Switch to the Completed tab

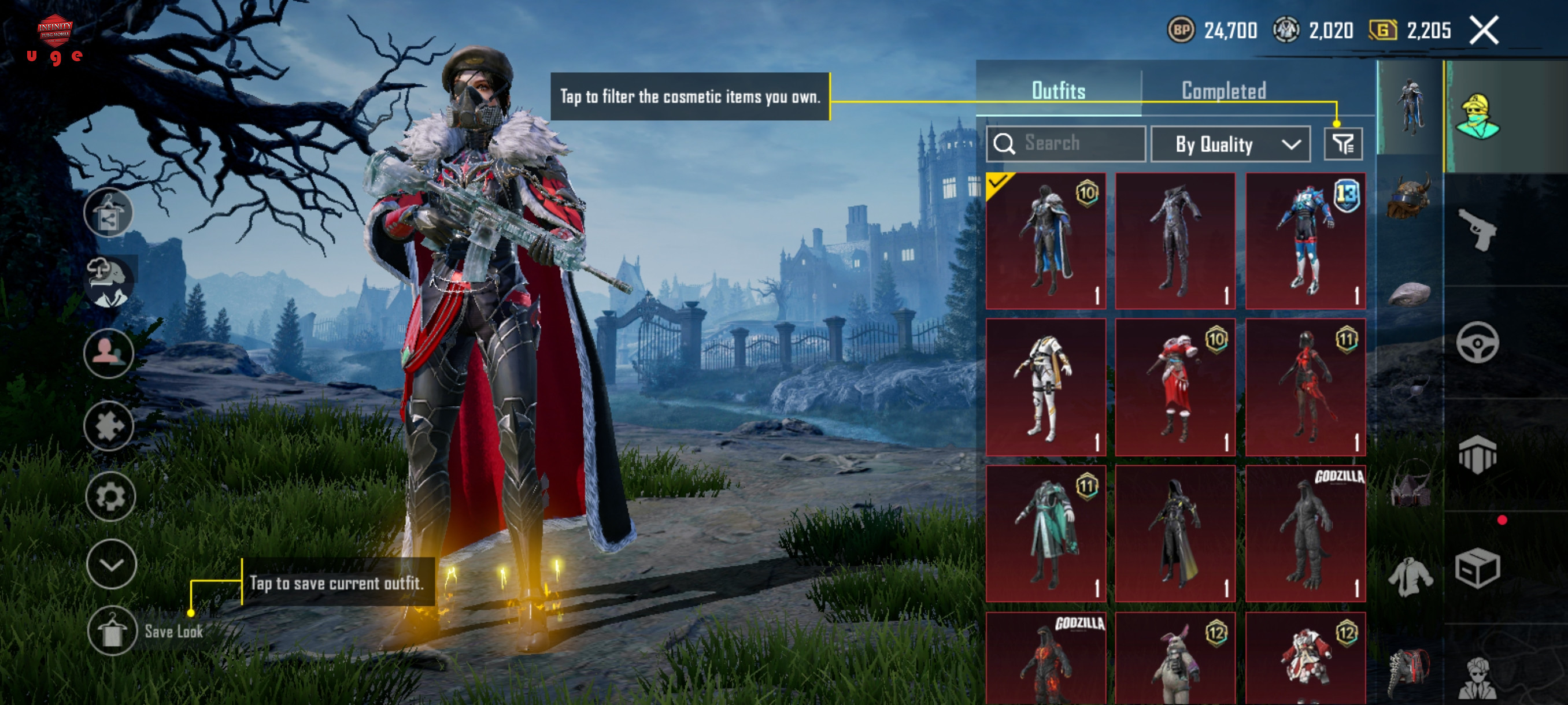pos(1223,91)
